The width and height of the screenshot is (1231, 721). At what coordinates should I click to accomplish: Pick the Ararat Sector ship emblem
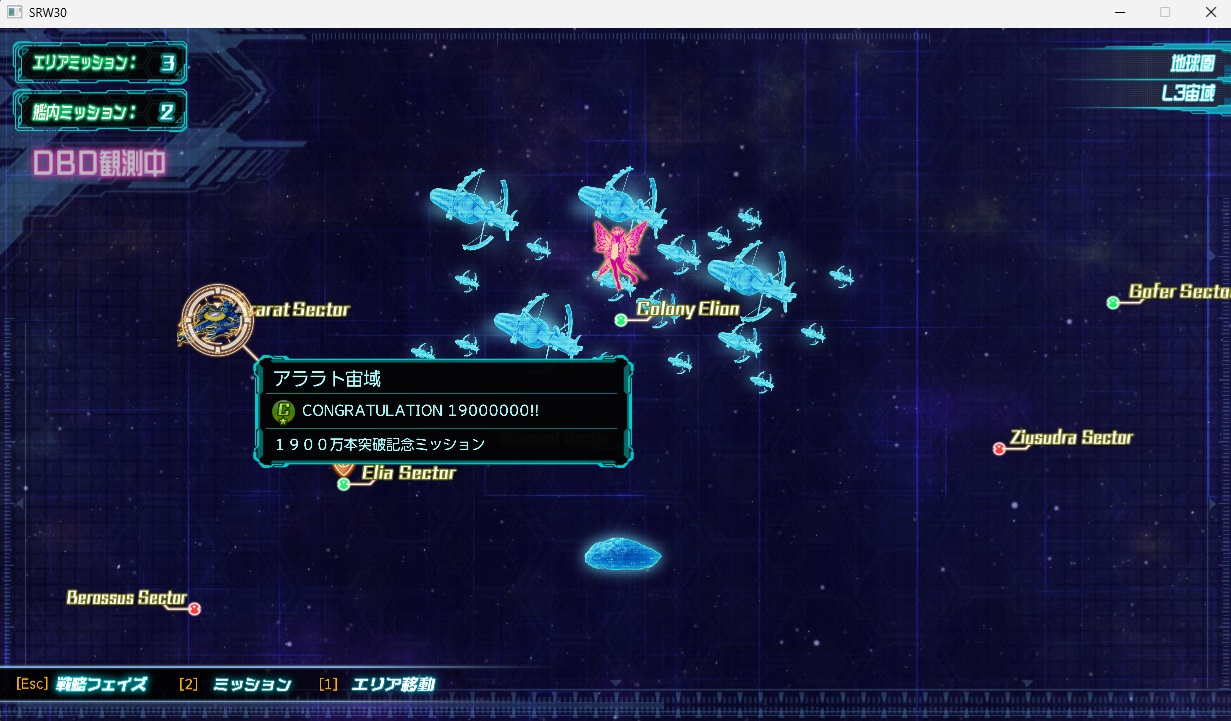click(x=217, y=321)
